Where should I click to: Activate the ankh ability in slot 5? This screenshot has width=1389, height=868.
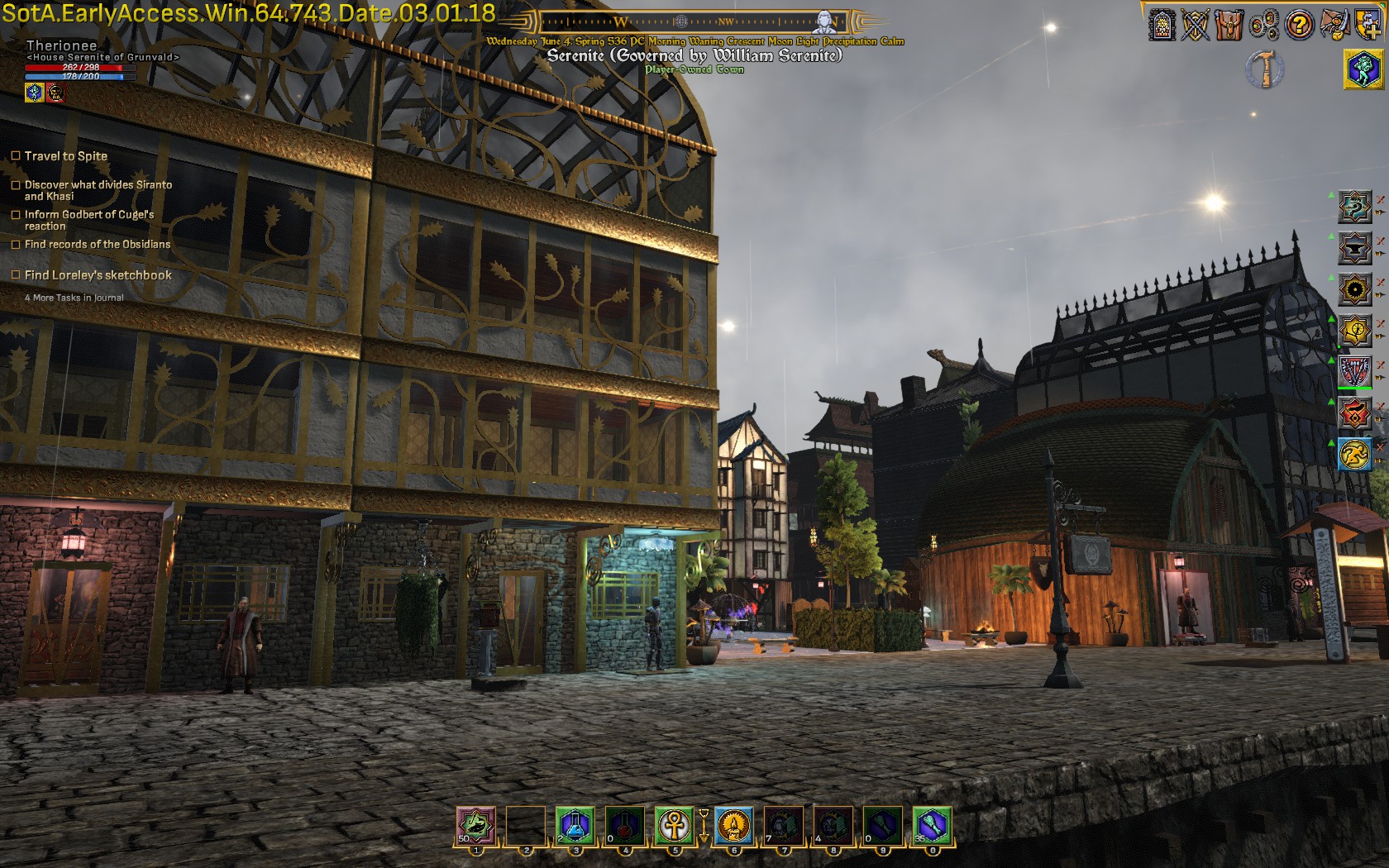click(x=674, y=825)
